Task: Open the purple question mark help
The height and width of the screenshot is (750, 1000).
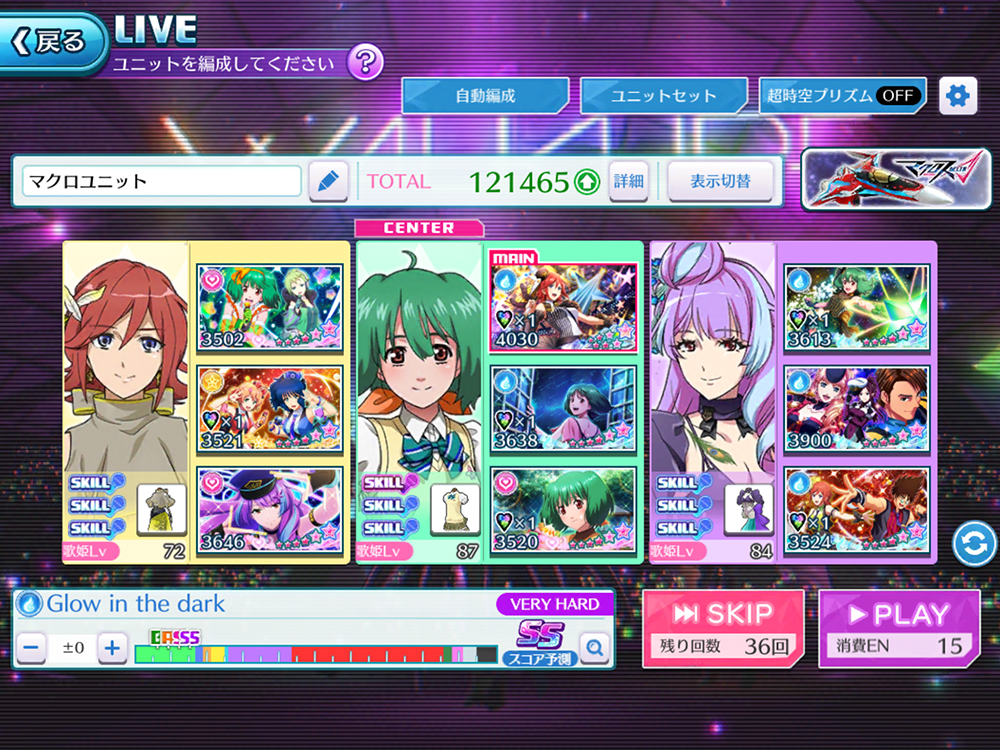Action: point(365,63)
